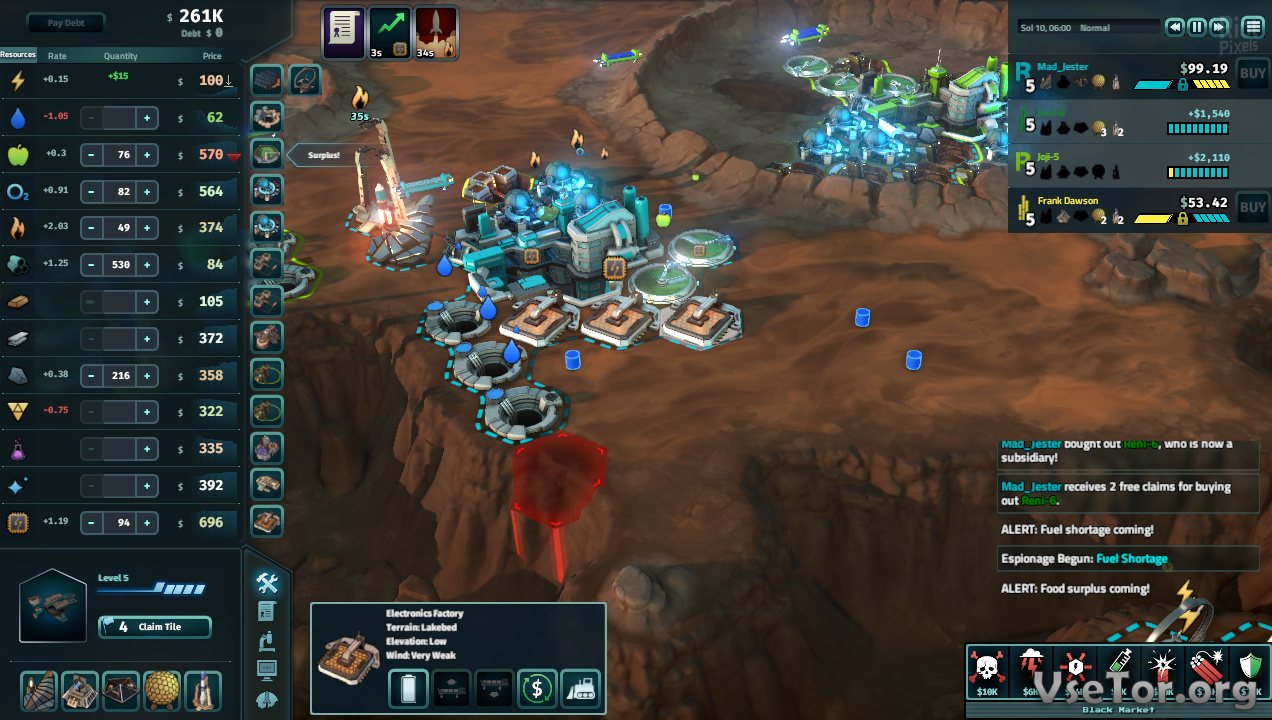
Task: Buy the green shield protection item
Action: coord(1250,671)
